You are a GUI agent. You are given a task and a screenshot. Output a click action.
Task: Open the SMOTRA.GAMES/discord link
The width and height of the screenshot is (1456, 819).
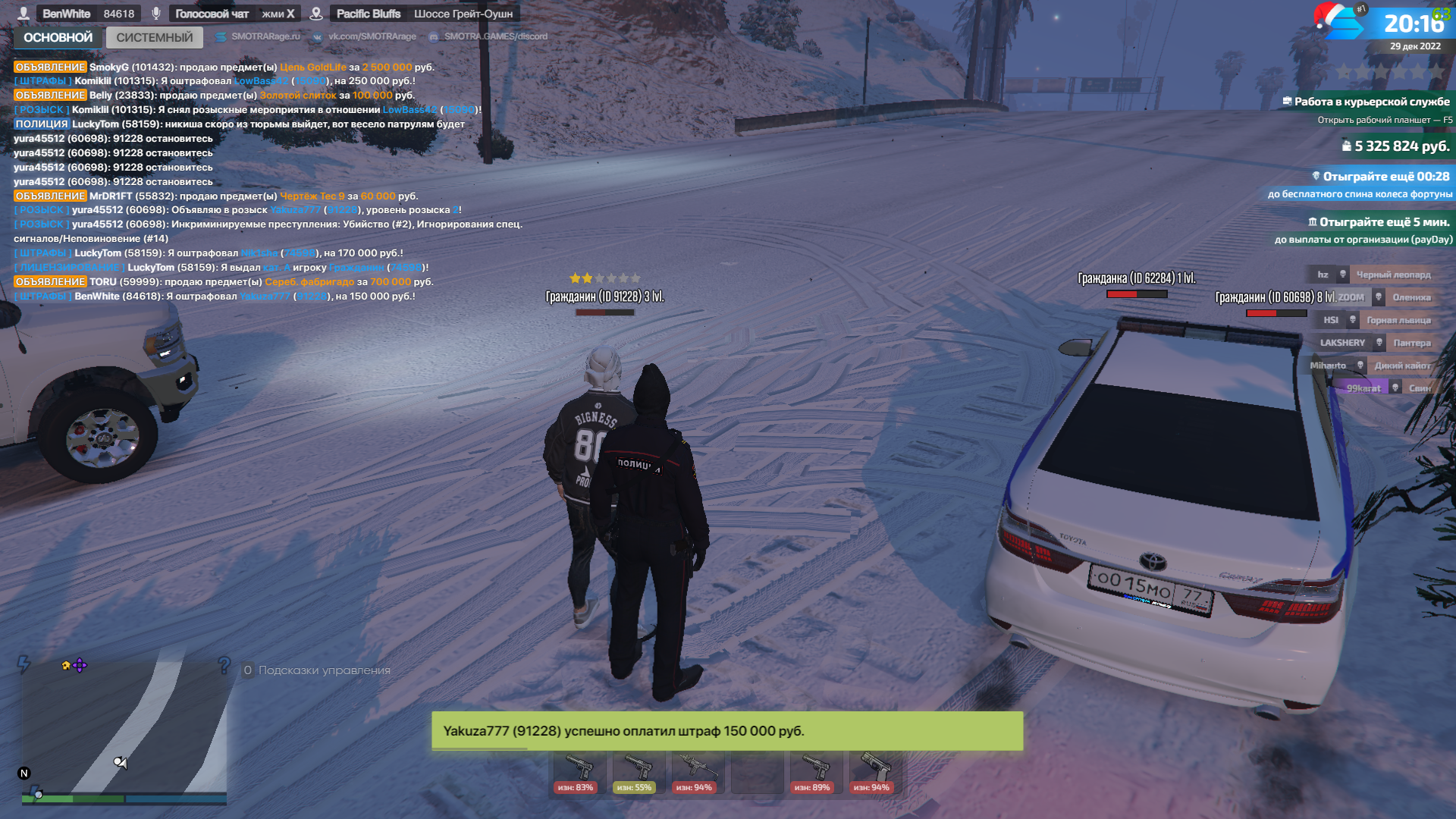pos(495,36)
